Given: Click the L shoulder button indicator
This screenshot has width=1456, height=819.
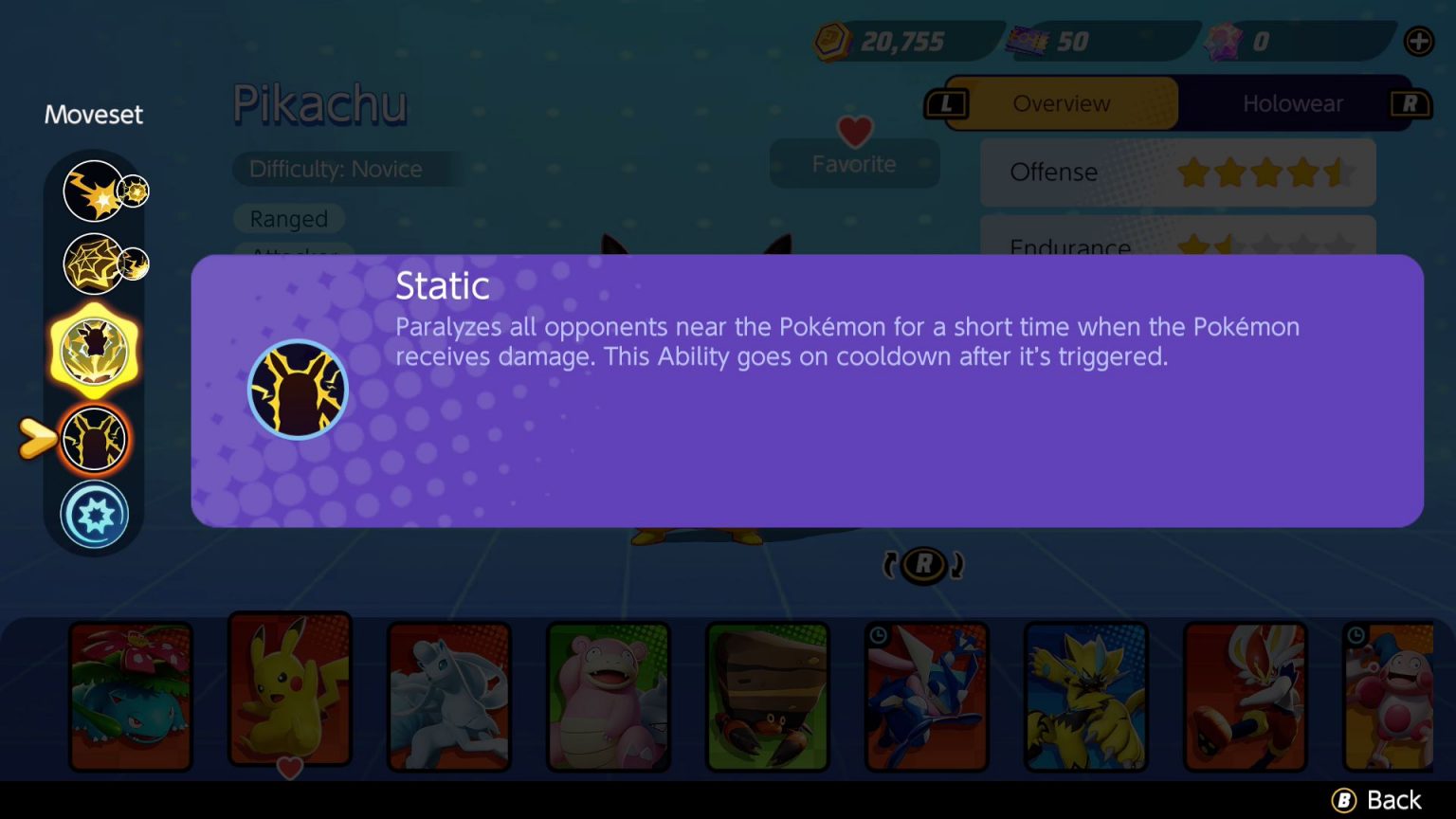Looking at the screenshot, I should coord(947,103).
